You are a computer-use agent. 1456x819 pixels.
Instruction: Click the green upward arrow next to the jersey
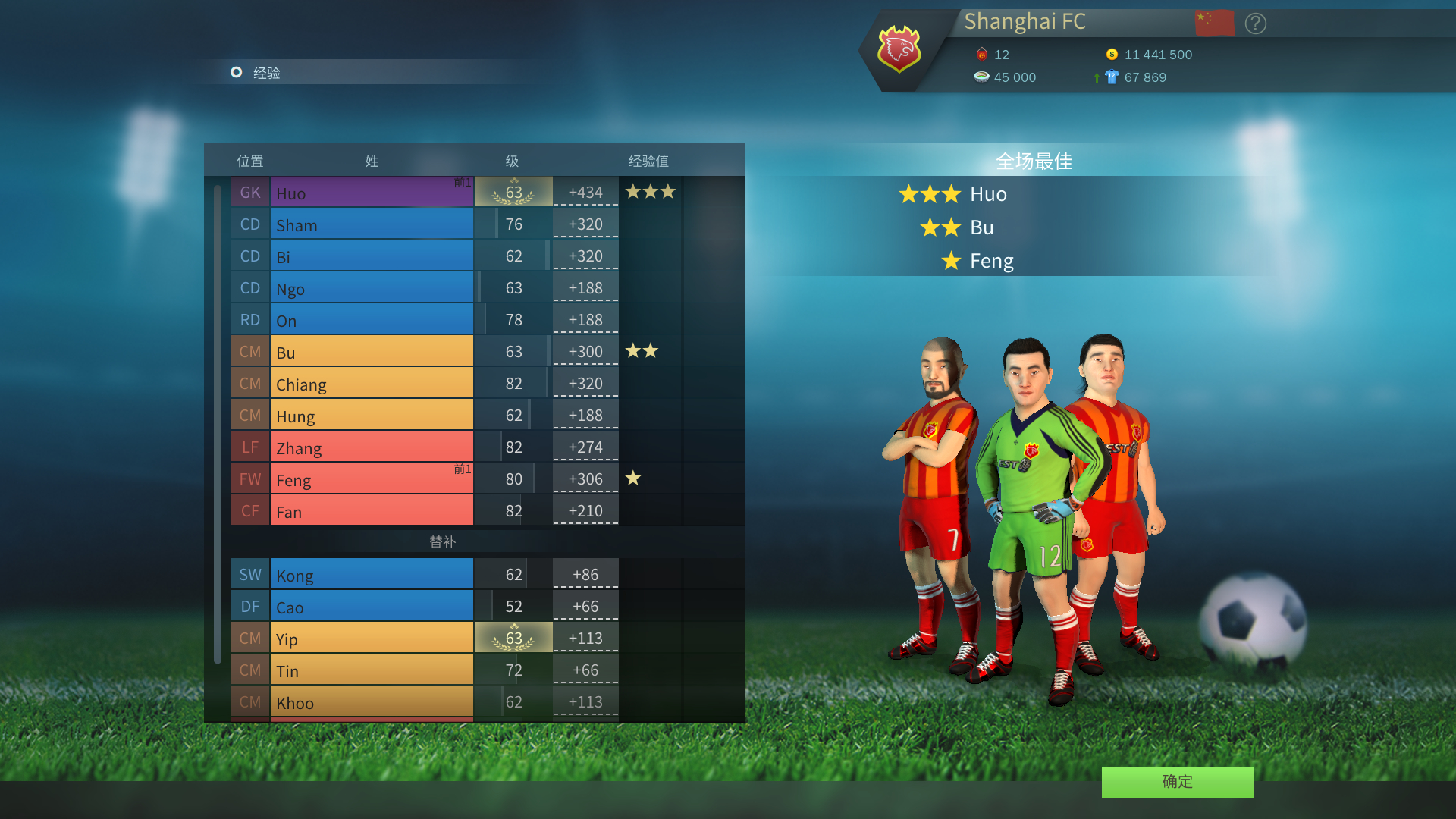[x=1096, y=77]
